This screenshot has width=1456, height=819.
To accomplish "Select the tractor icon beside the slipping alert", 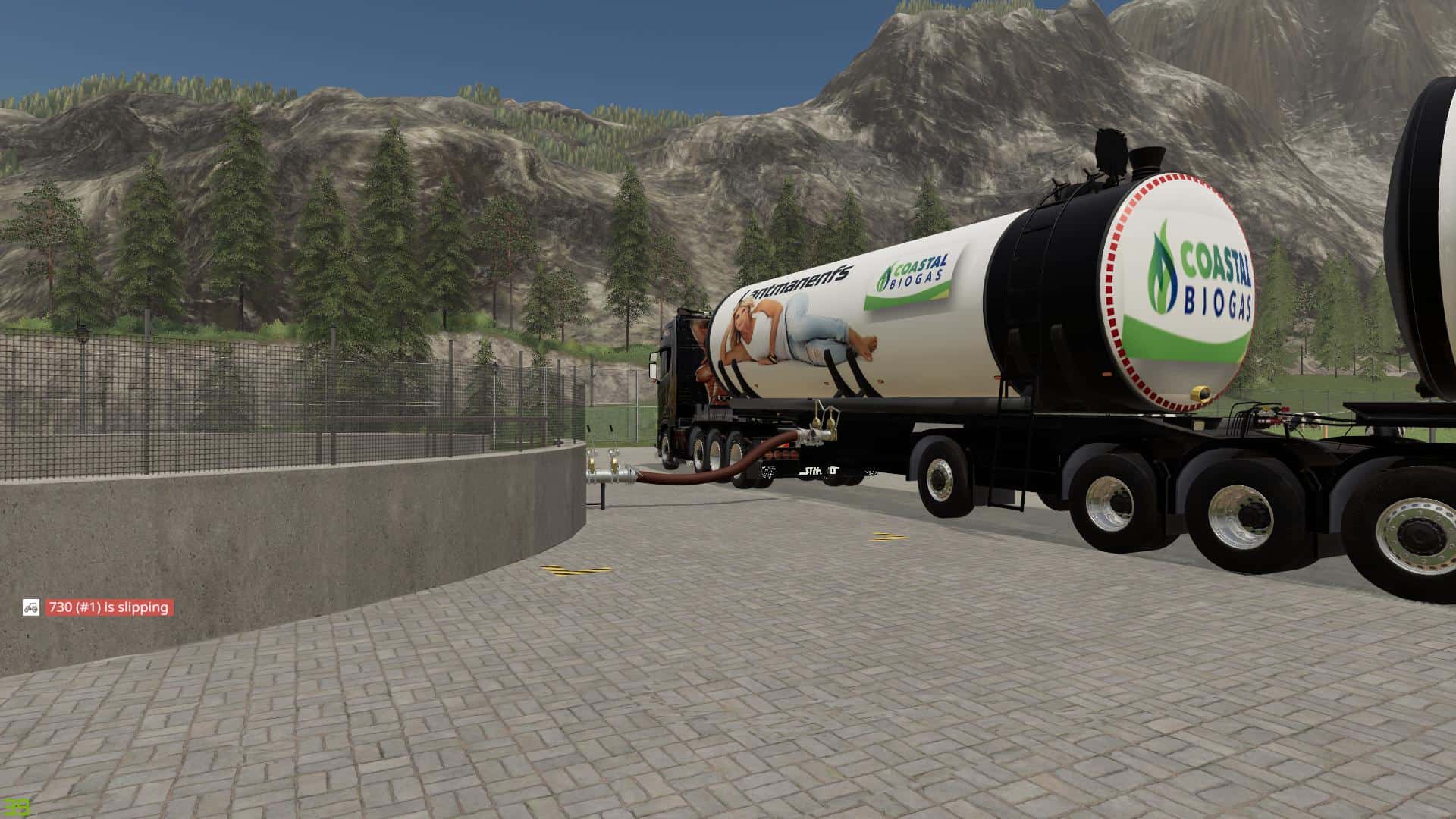I will click(x=31, y=607).
